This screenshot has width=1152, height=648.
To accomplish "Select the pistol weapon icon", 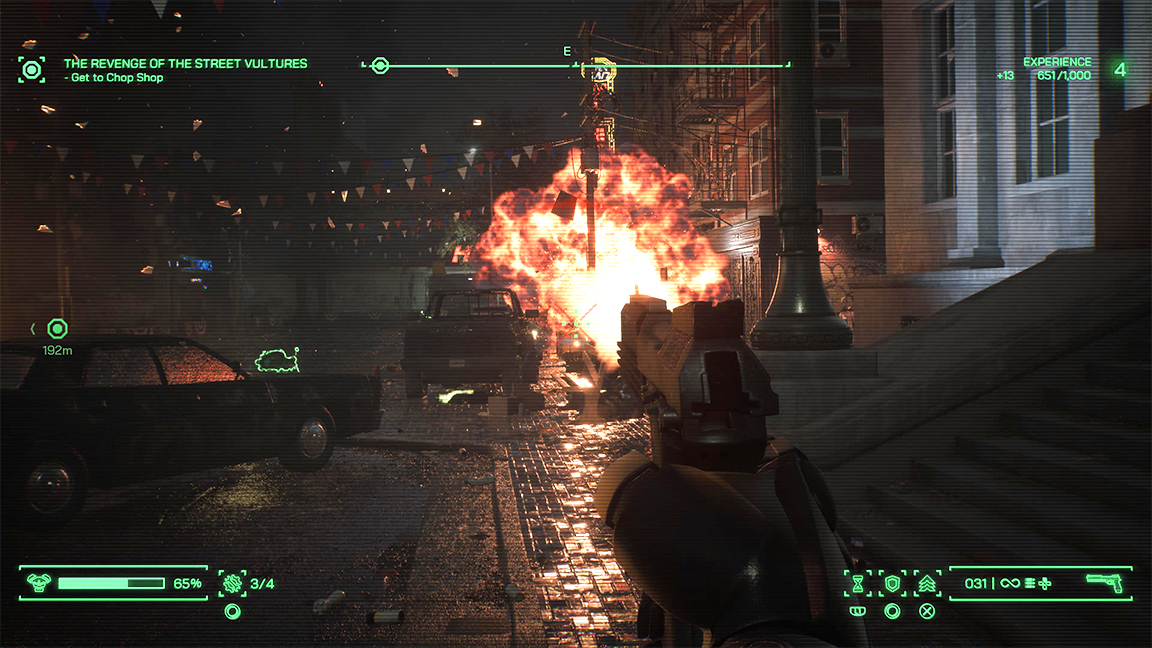I will 1104,583.
